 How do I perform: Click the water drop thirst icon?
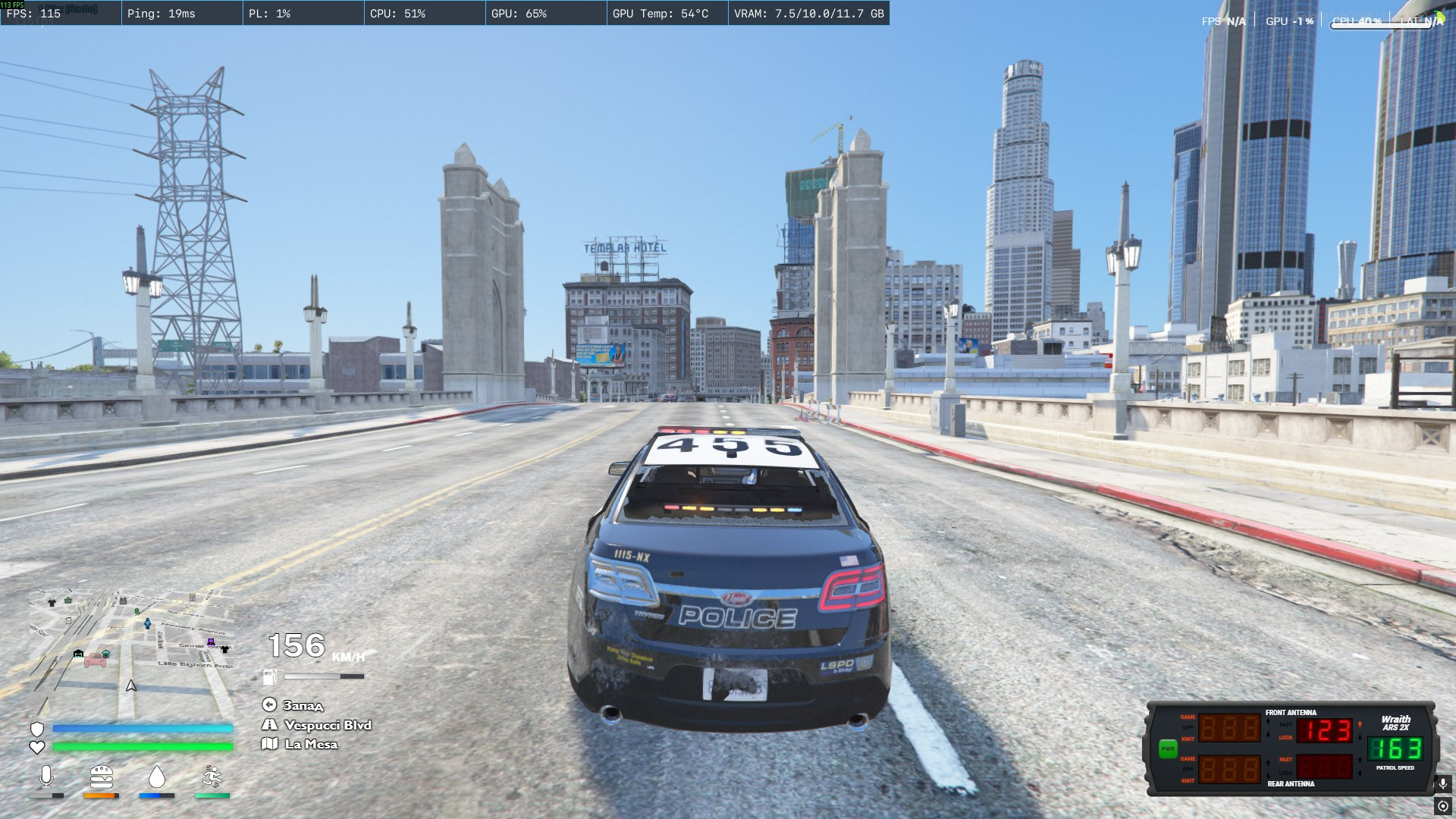click(x=157, y=777)
